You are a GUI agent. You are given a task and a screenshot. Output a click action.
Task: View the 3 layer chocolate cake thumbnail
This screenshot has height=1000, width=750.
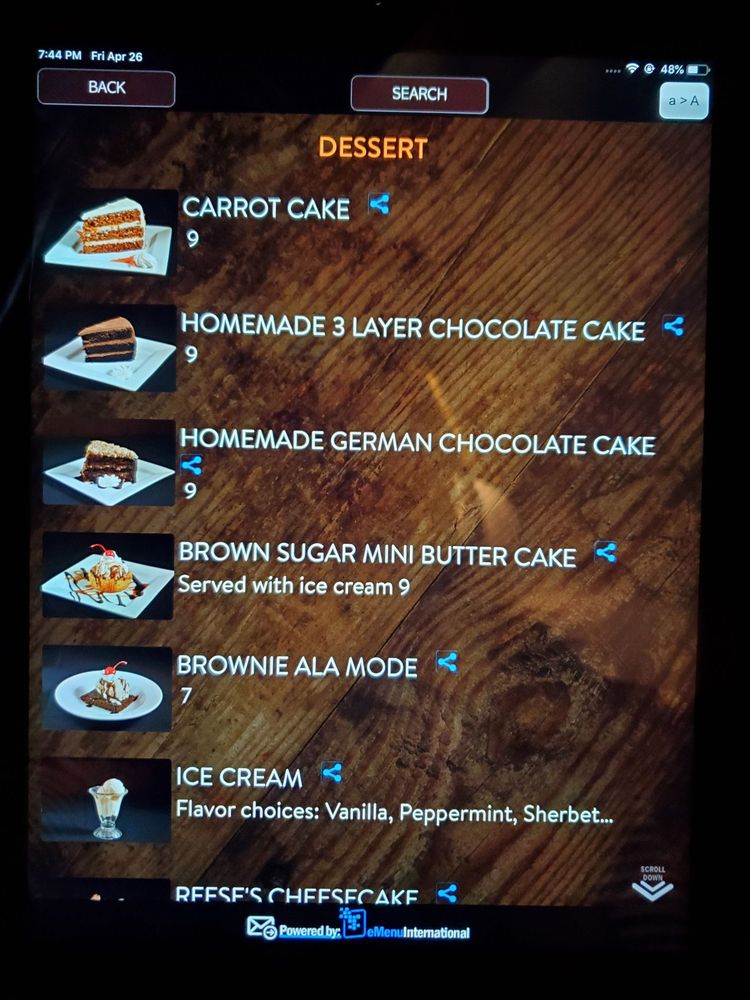[x=109, y=347]
